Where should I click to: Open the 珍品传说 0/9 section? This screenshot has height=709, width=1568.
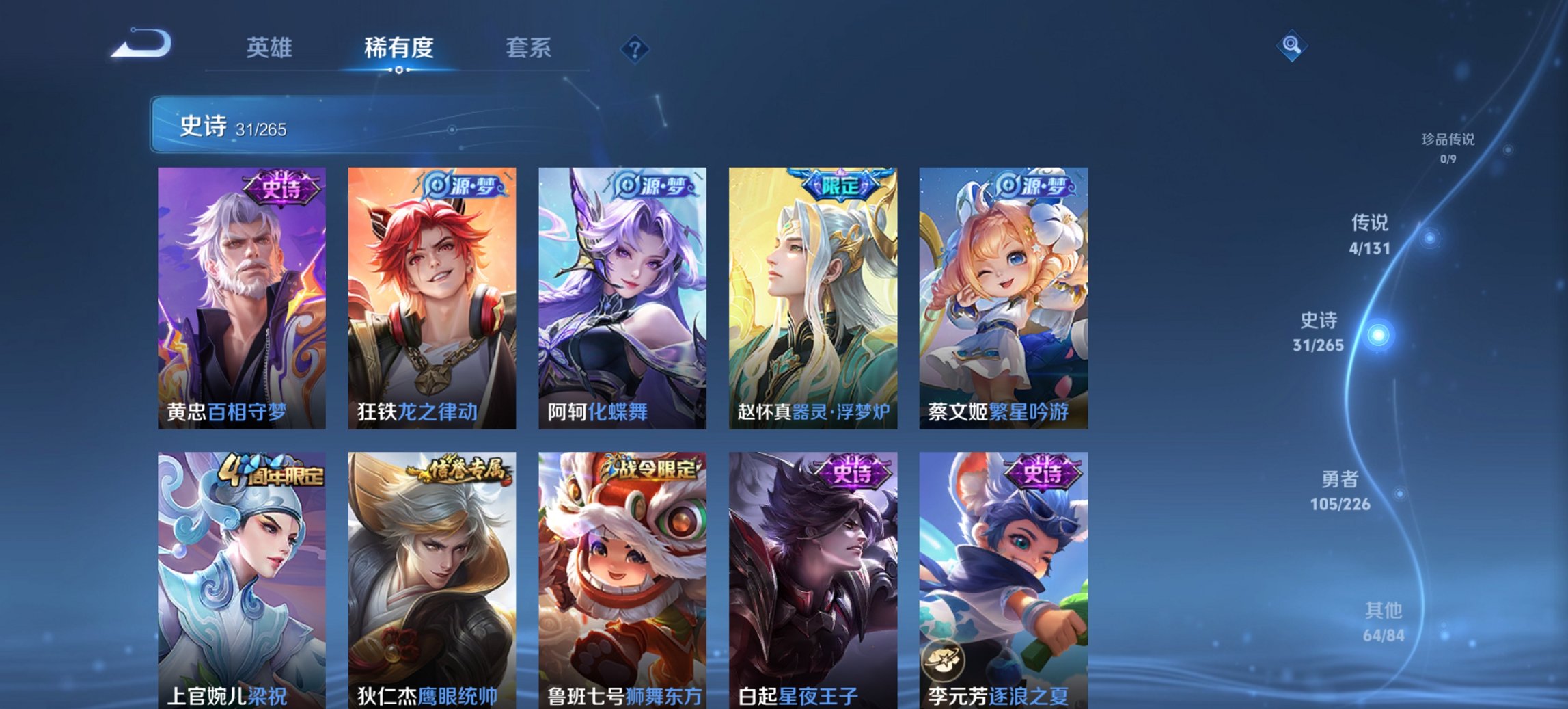(1447, 147)
